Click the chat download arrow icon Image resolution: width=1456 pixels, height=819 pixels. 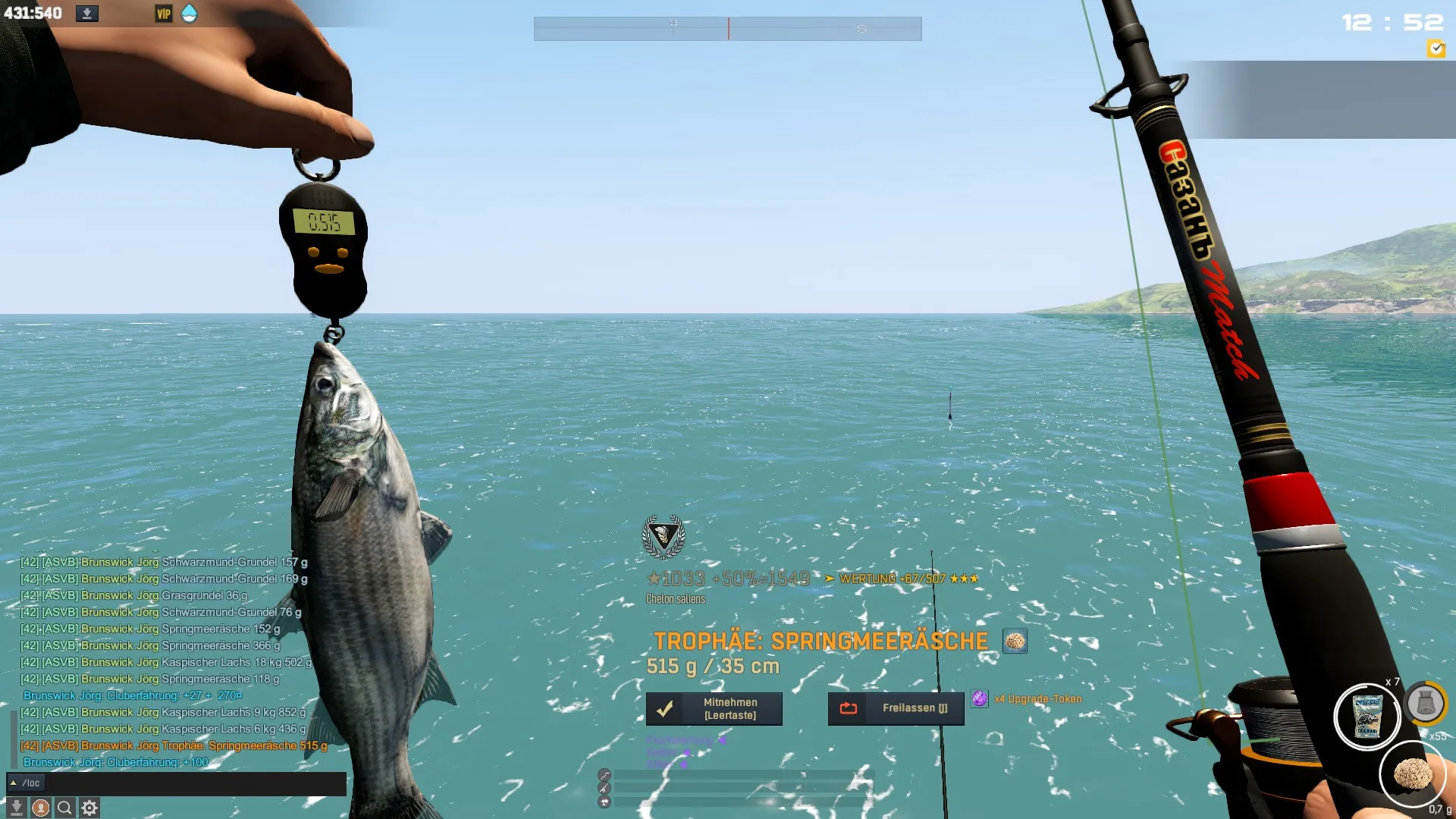[x=17, y=808]
